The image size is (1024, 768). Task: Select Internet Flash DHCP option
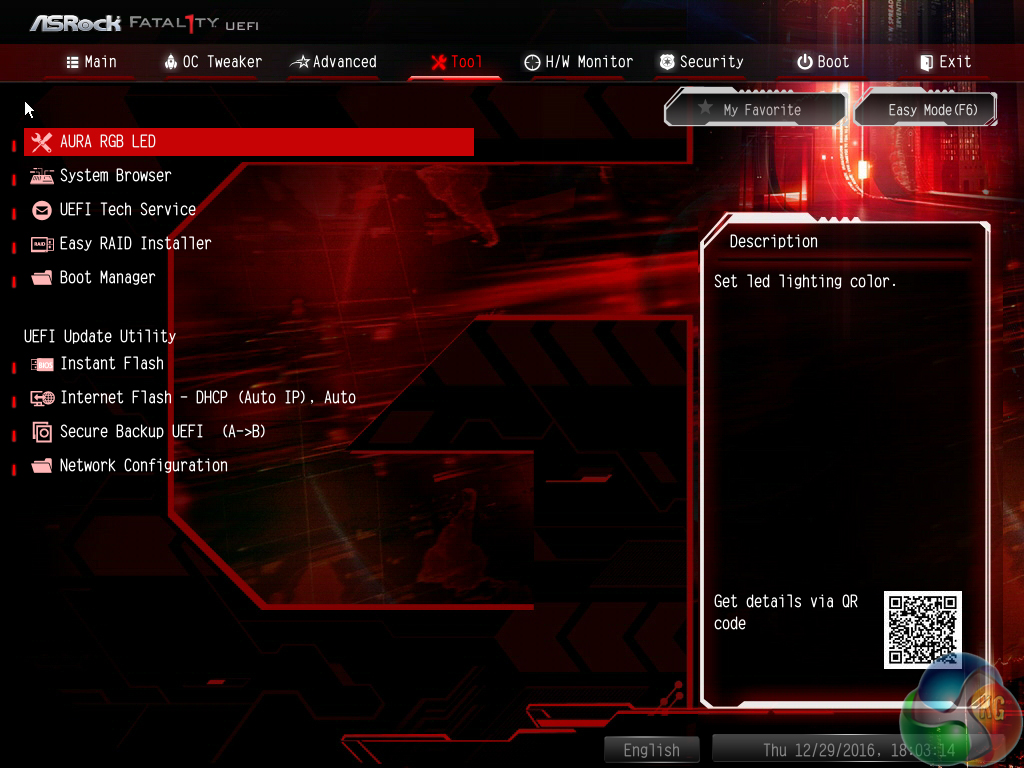(207, 398)
